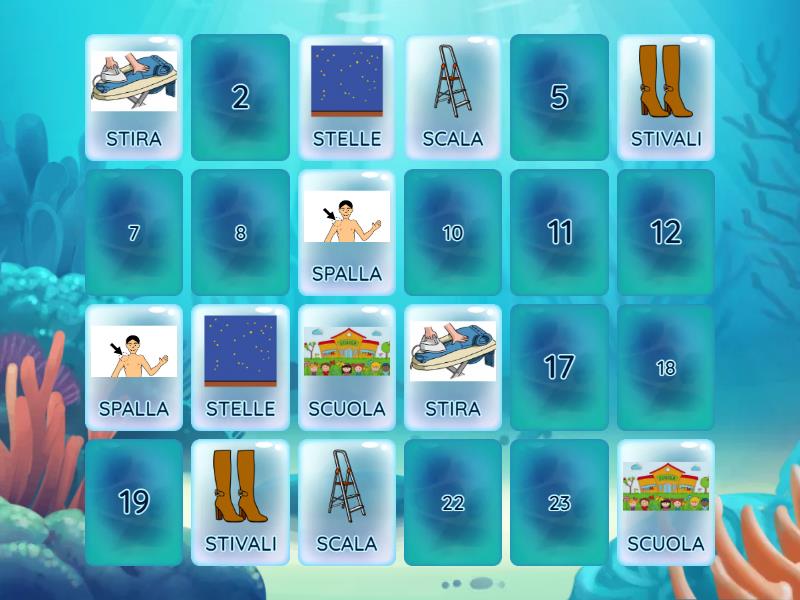800x600 pixels.
Task: Turn over card number 18
Action: point(666,367)
